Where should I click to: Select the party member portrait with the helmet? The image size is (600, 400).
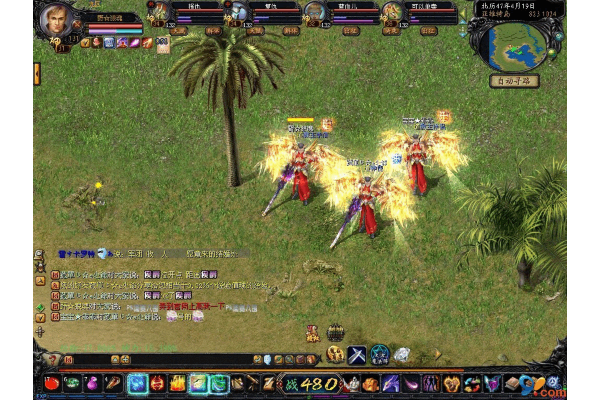tap(237, 12)
